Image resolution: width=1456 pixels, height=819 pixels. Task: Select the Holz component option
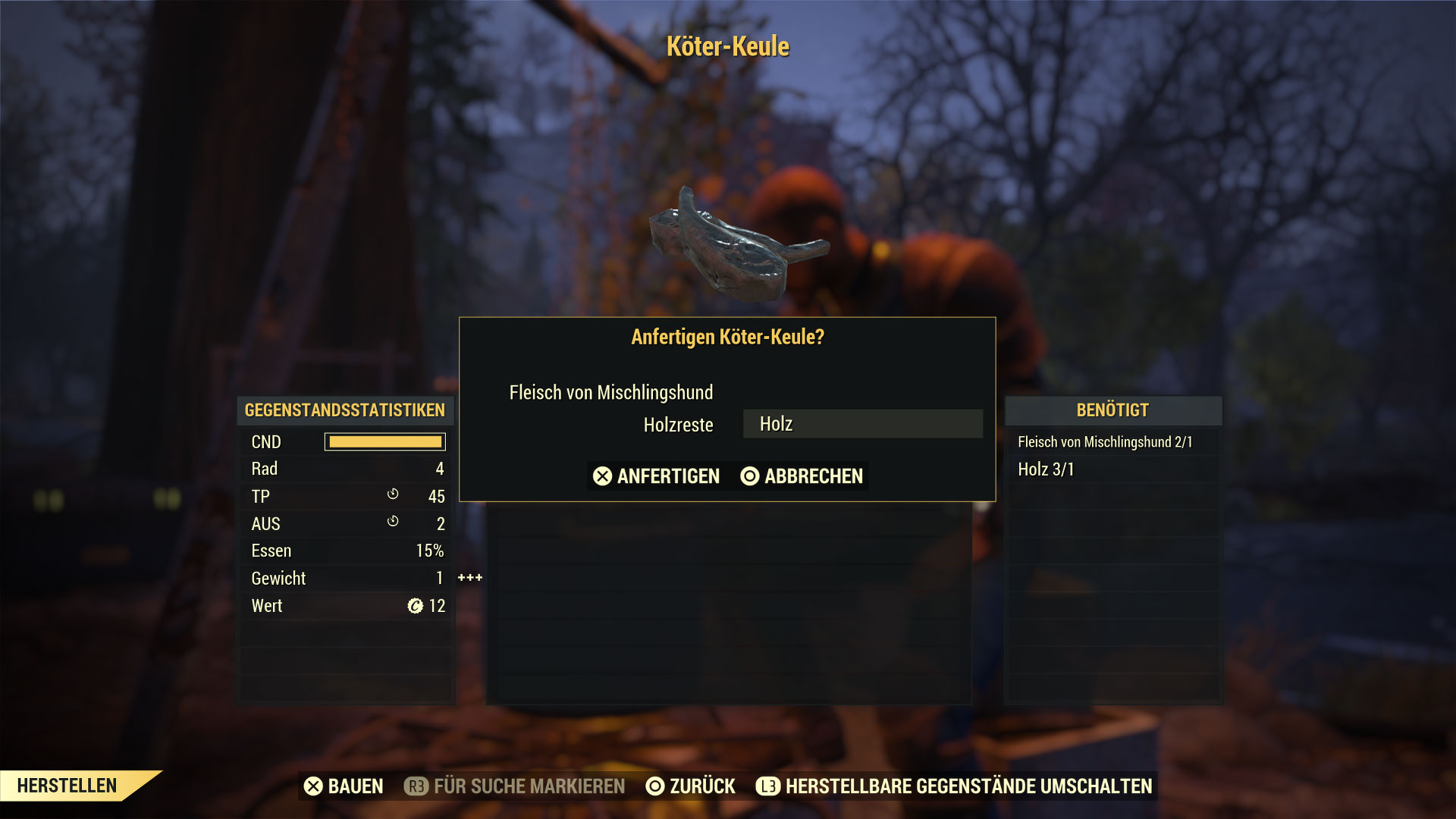pos(862,424)
